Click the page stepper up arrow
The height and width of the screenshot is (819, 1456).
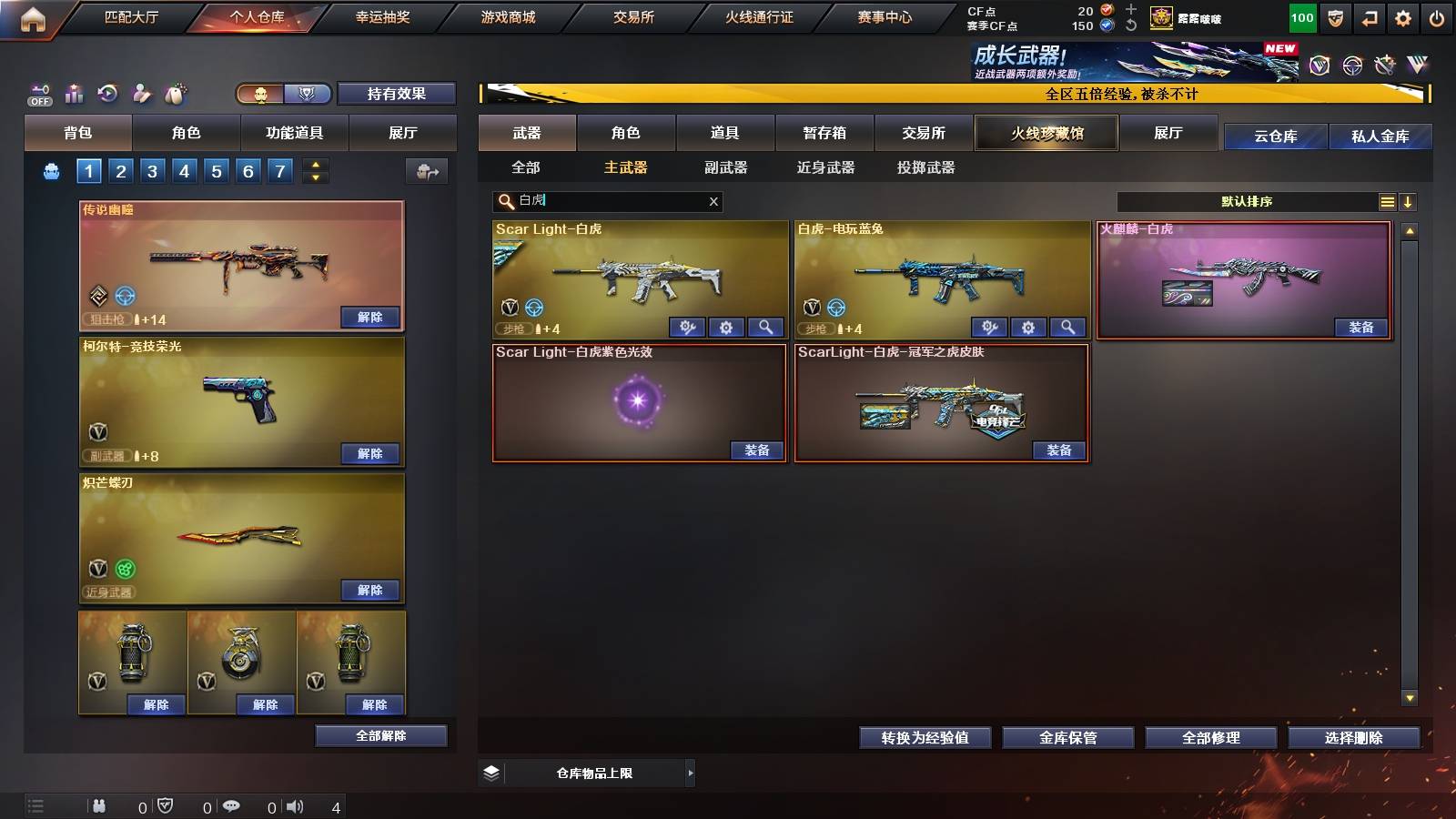tap(314, 164)
